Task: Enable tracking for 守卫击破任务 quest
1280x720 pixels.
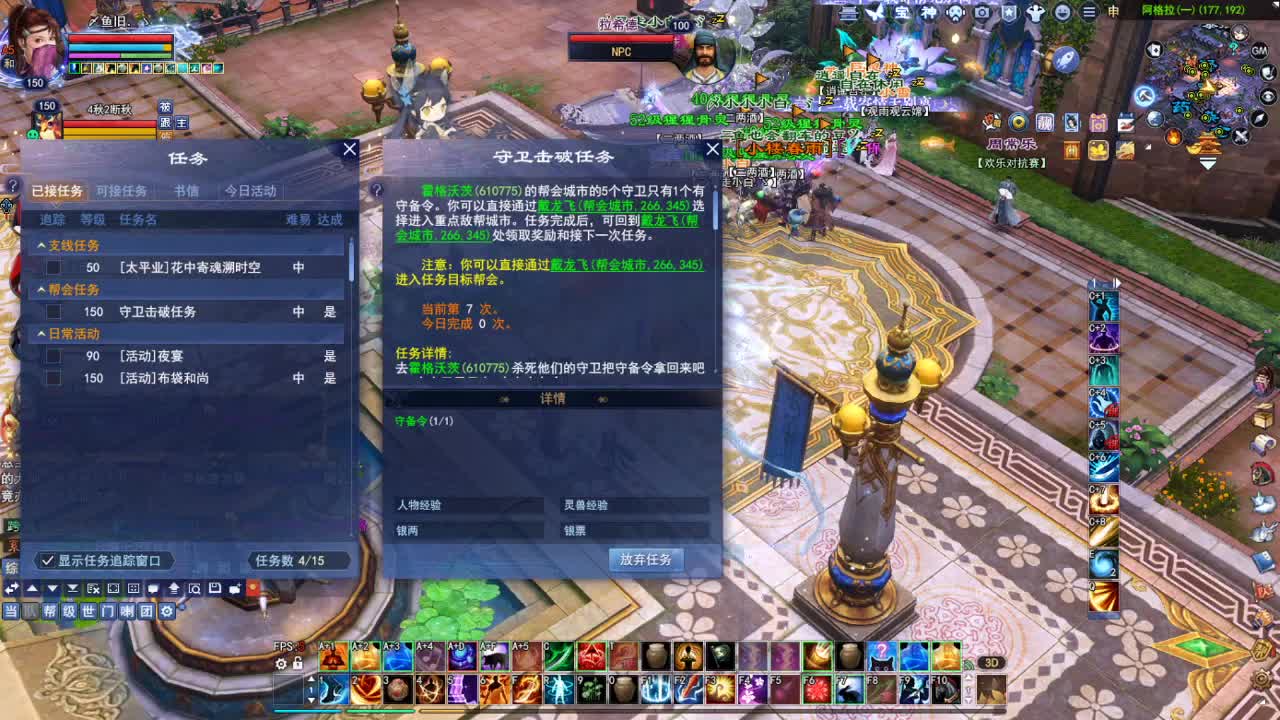Action: [54, 311]
